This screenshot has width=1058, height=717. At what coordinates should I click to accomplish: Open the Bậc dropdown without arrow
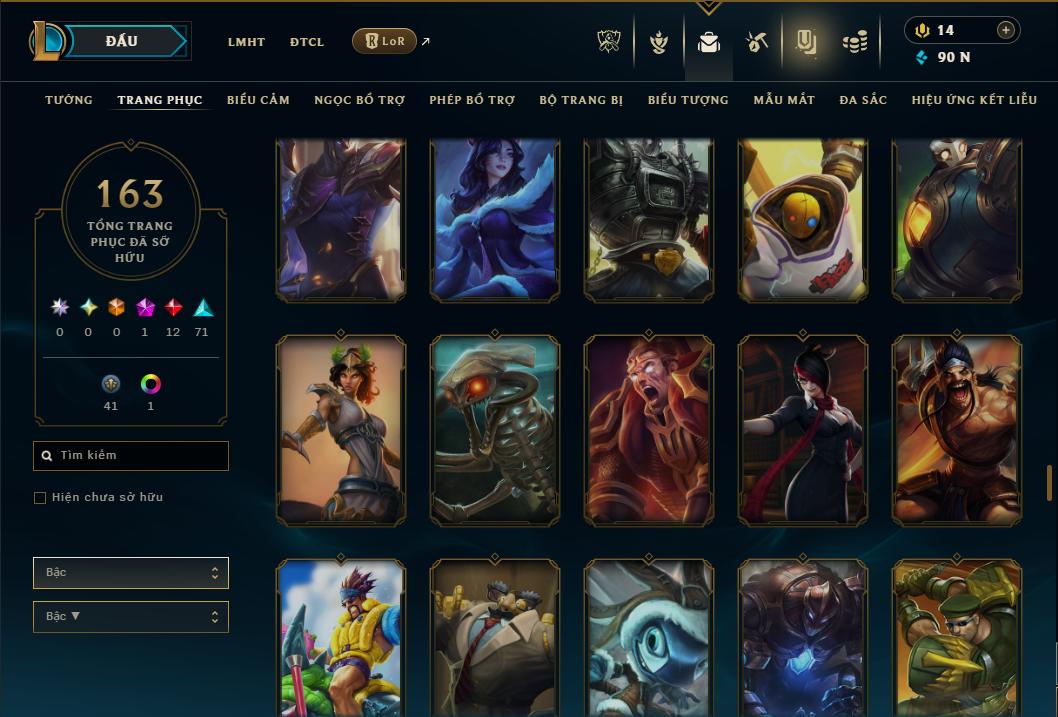pos(131,573)
